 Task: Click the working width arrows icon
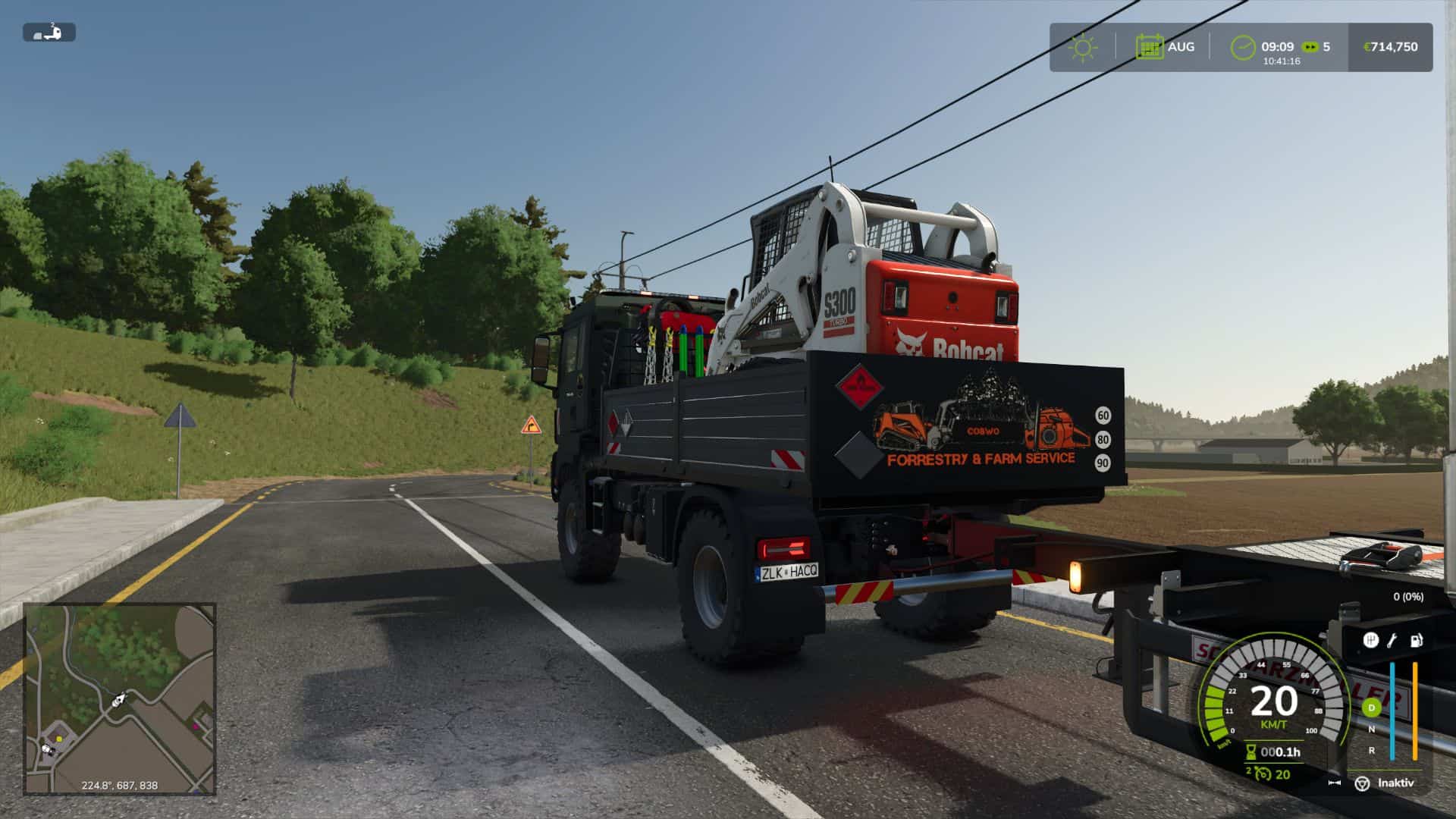coord(1335,783)
